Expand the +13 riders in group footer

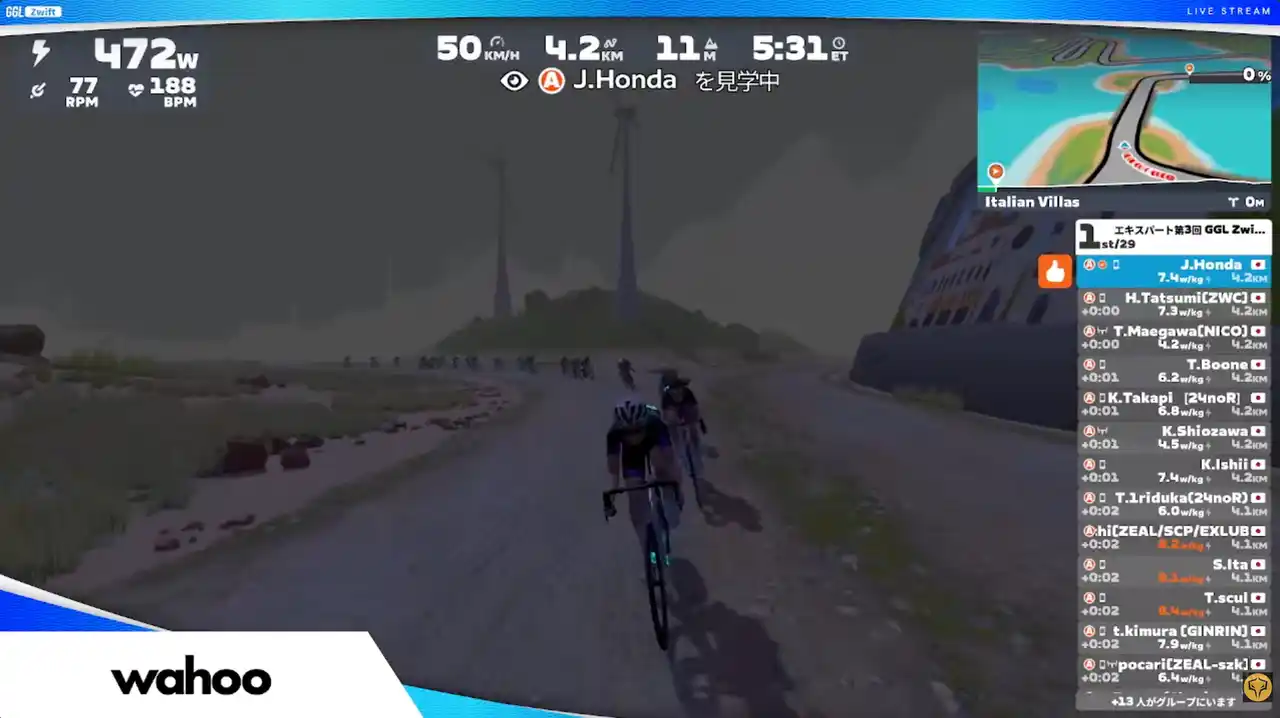[x=1158, y=701]
